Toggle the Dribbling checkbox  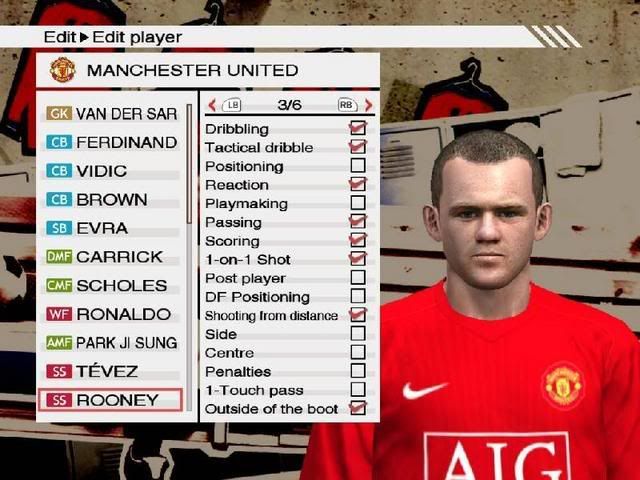click(x=357, y=129)
